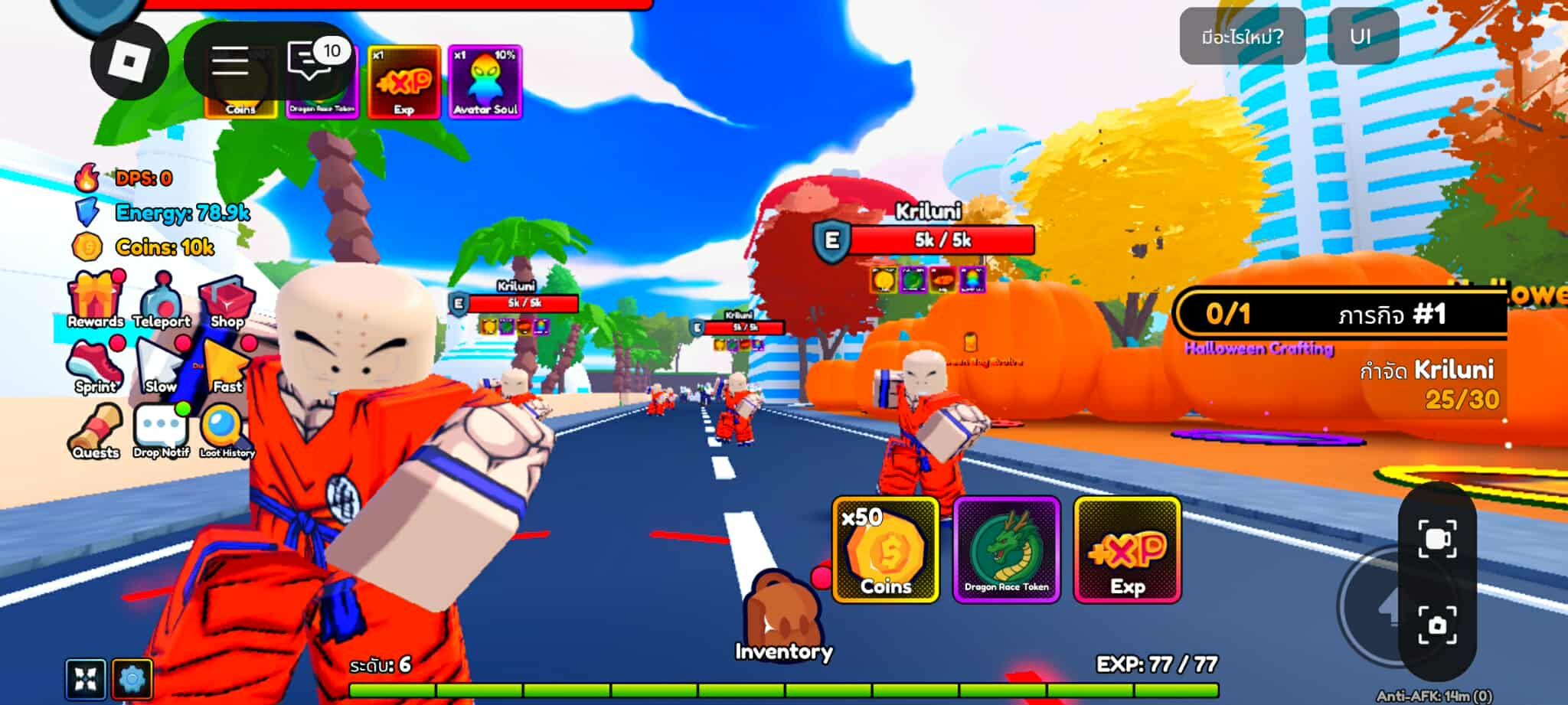This screenshot has width=1568, height=705.
Task: Click the "มีอะไรใหม่?" button
Action: click(x=1242, y=36)
